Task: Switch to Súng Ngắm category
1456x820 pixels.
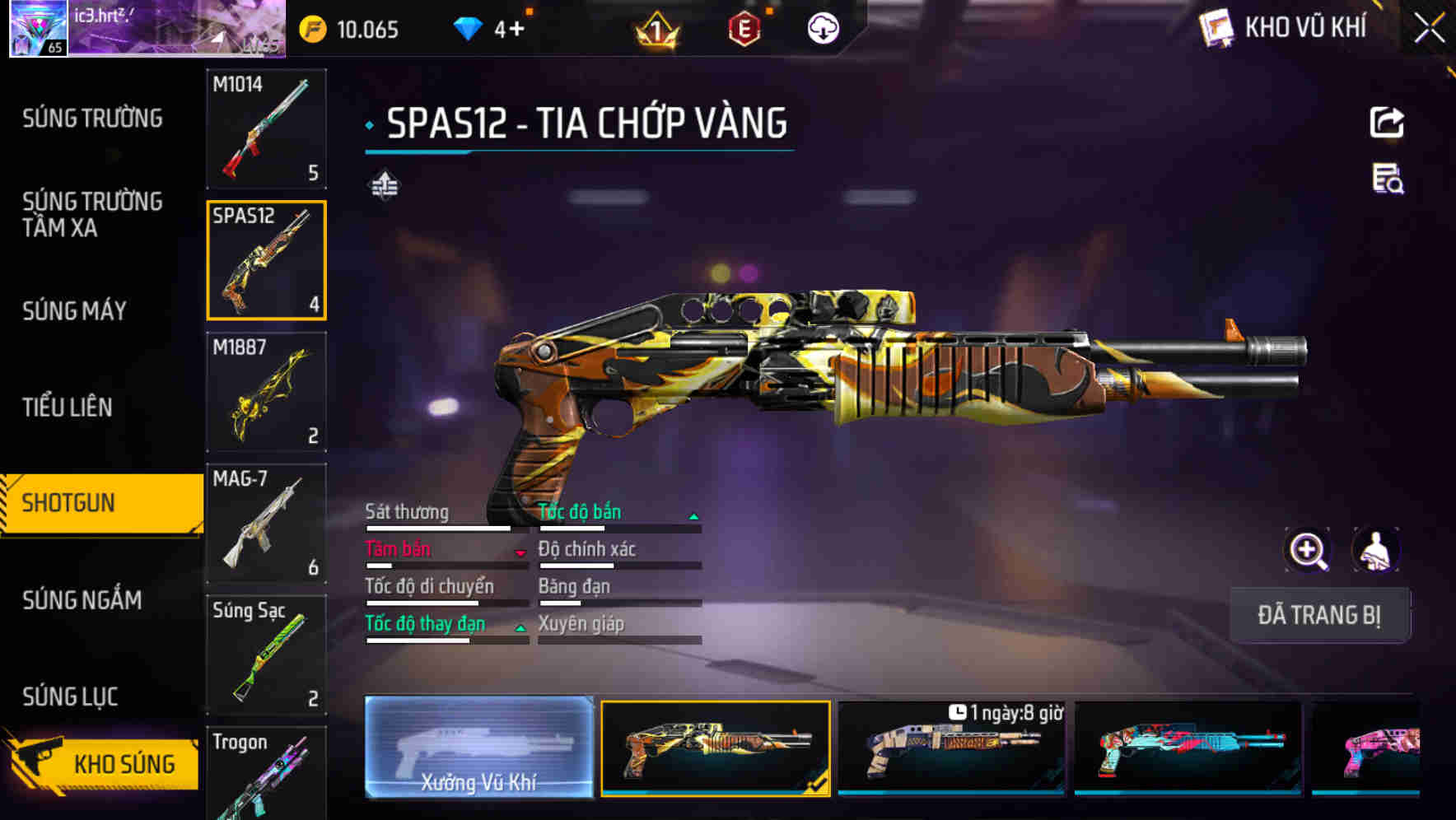Action: pos(82,600)
